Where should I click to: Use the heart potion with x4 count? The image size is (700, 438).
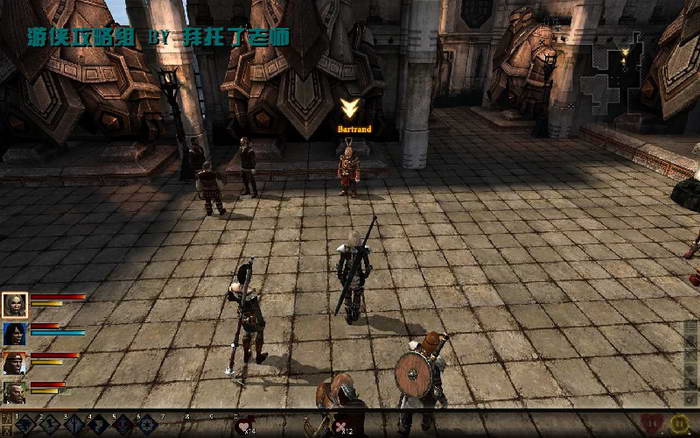click(244, 425)
